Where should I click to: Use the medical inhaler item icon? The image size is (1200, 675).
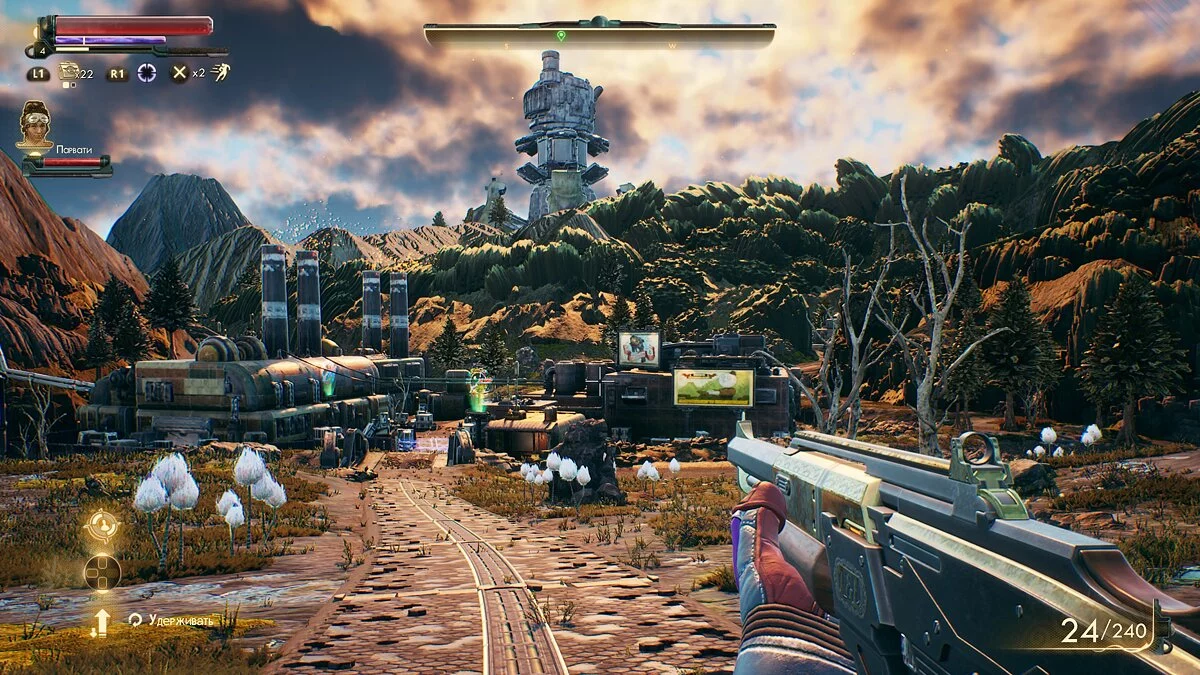point(69,71)
